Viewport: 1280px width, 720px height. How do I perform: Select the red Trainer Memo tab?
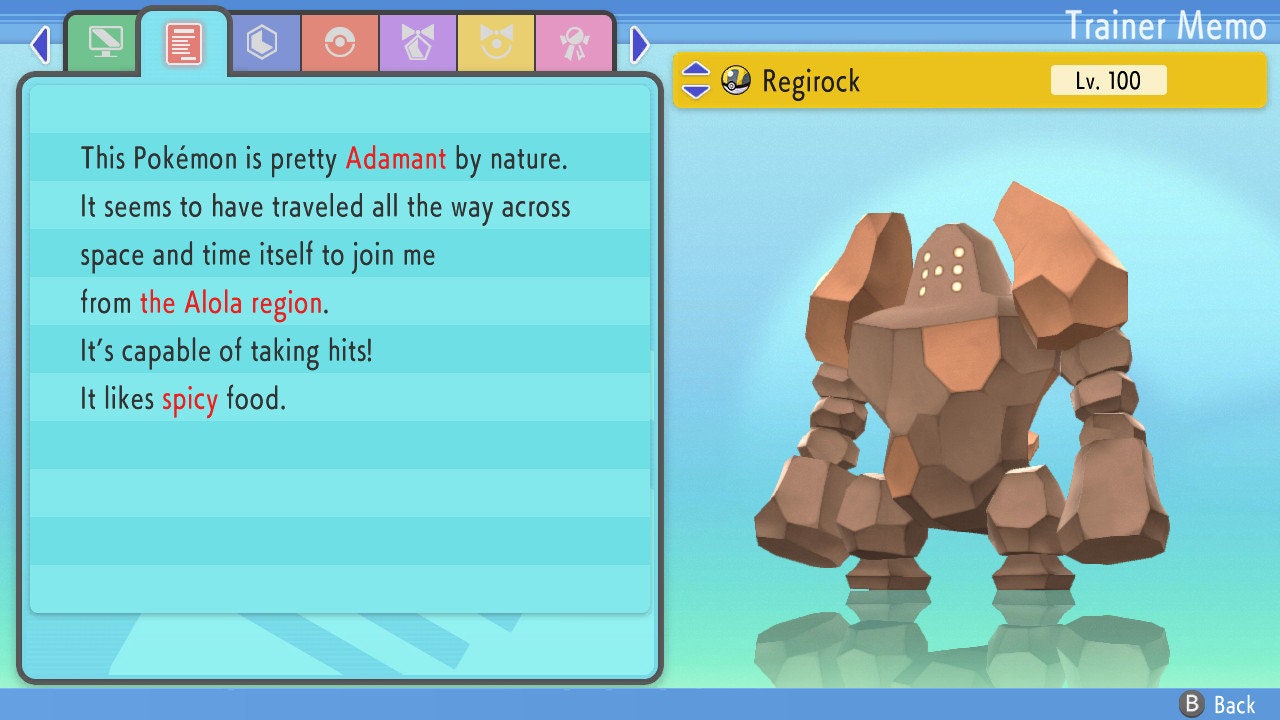[x=184, y=44]
